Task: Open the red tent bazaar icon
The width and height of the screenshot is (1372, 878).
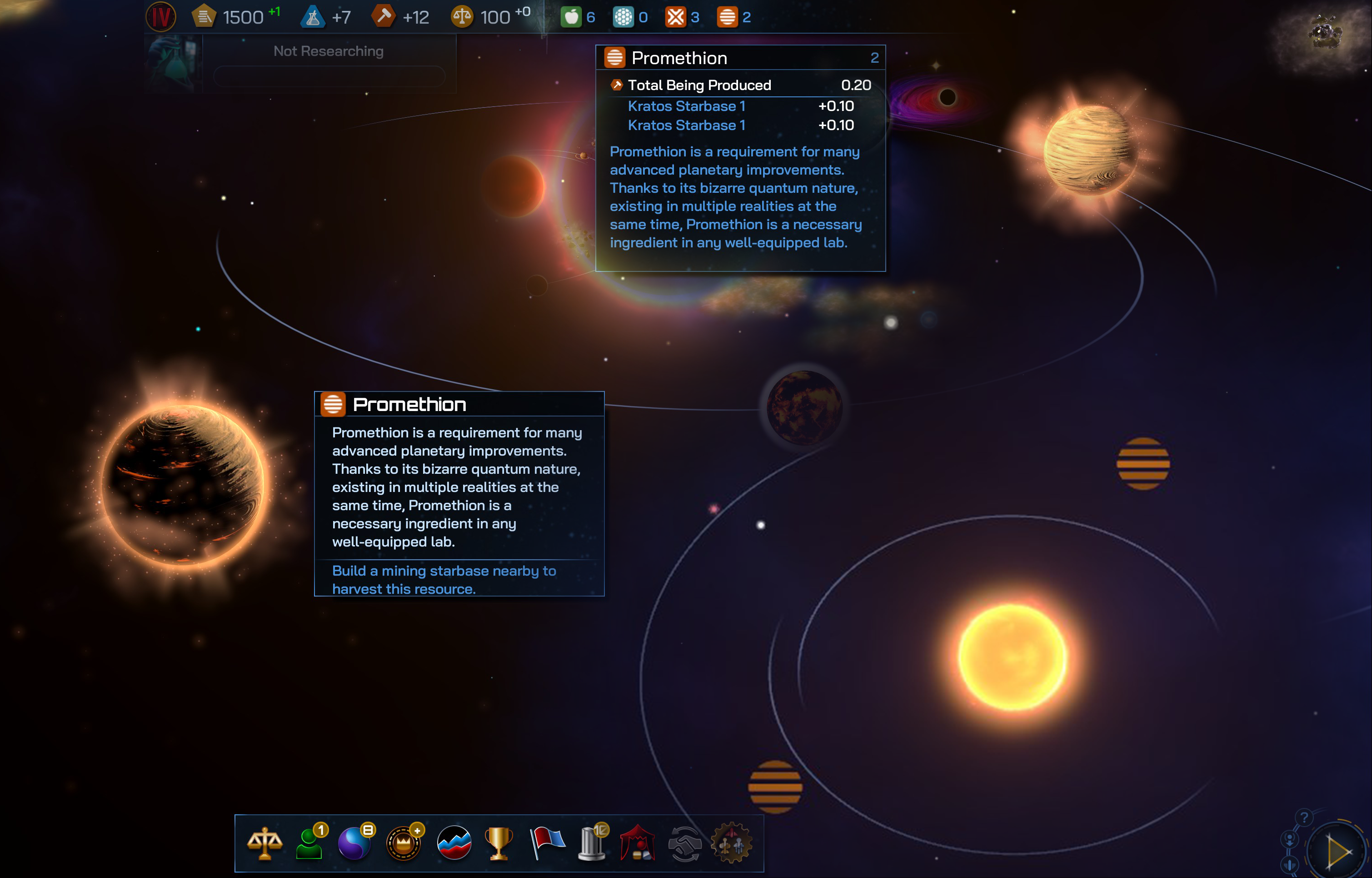Action: point(638,843)
